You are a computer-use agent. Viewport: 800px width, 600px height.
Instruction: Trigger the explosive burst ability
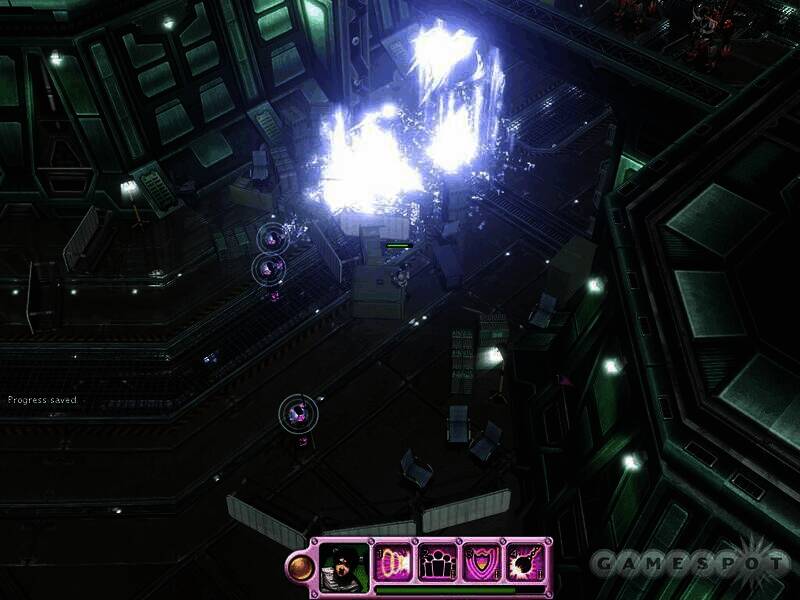coord(524,562)
